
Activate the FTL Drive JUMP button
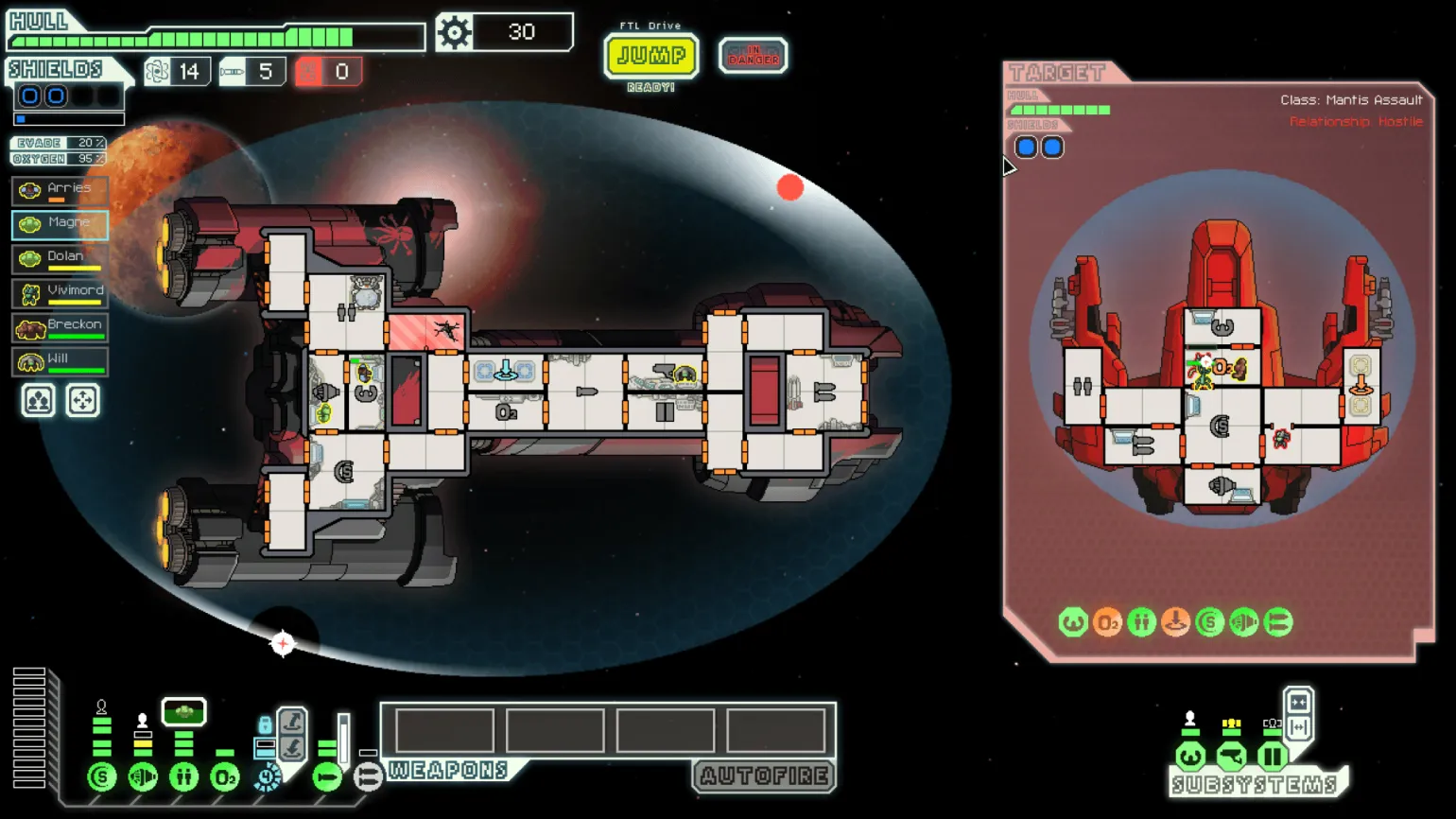coord(650,56)
